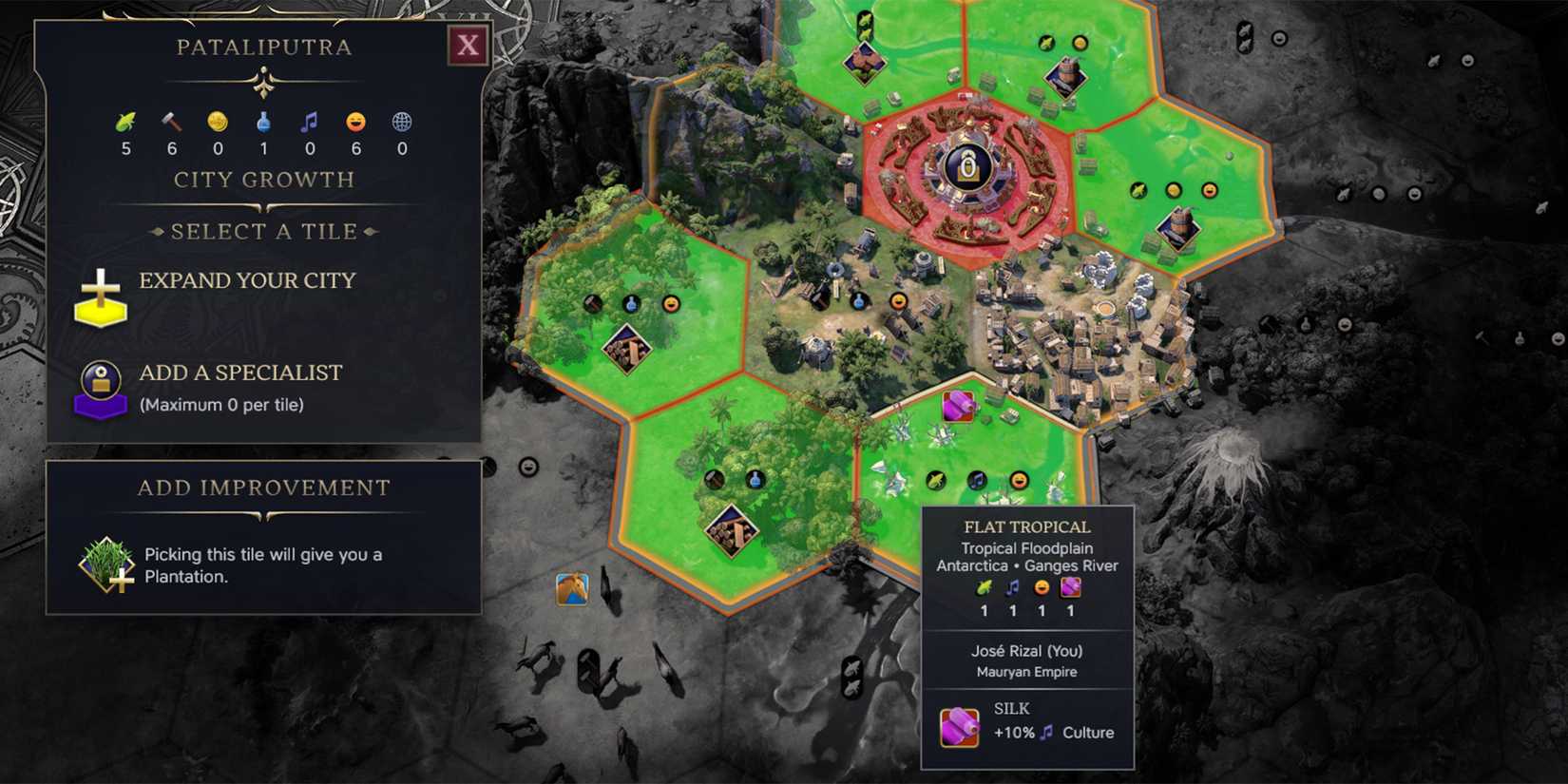Click the science flask icon
The image size is (1568, 784).
click(262, 121)
